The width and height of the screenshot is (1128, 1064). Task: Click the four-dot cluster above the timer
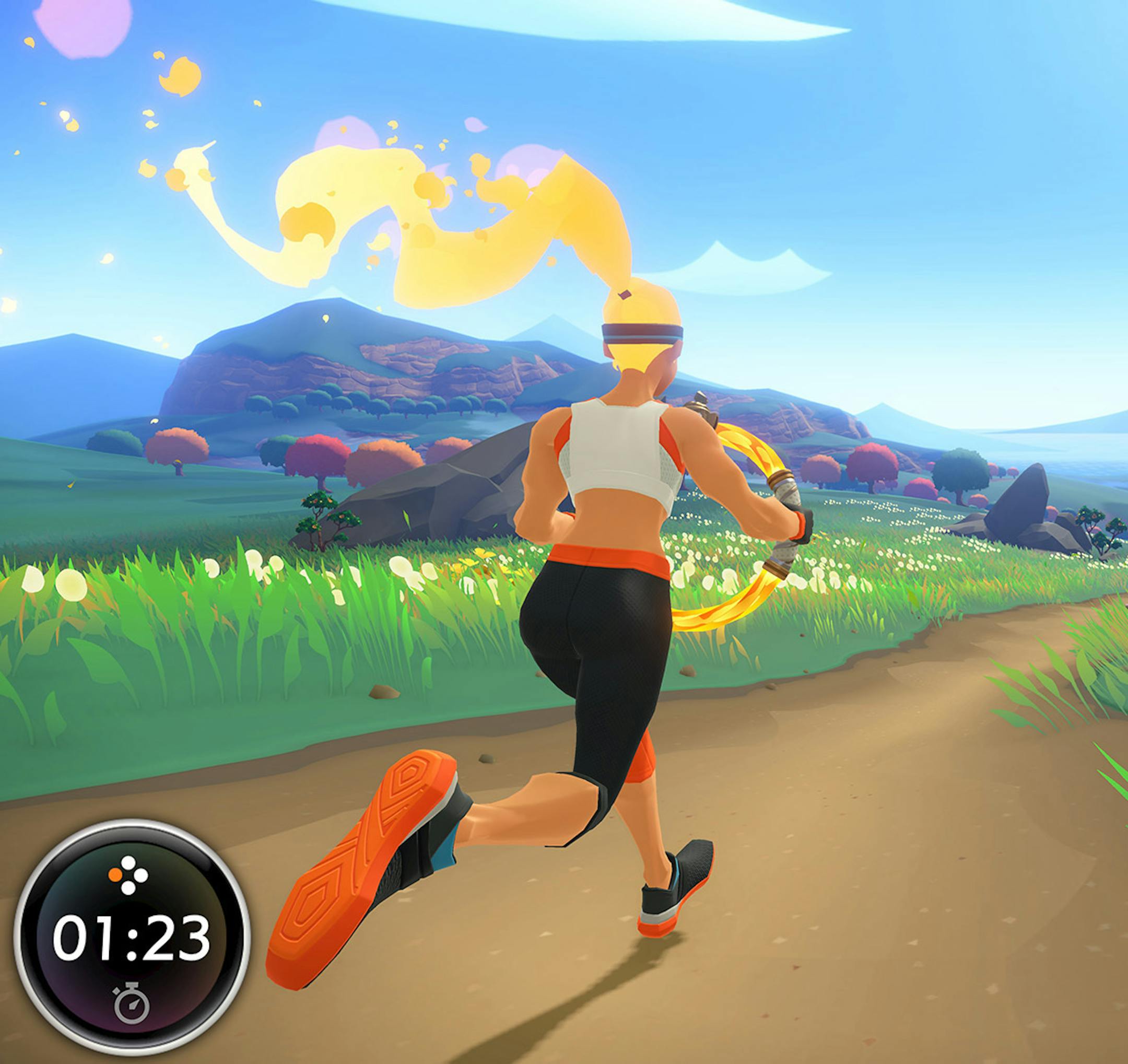click(x=129, y=874)
